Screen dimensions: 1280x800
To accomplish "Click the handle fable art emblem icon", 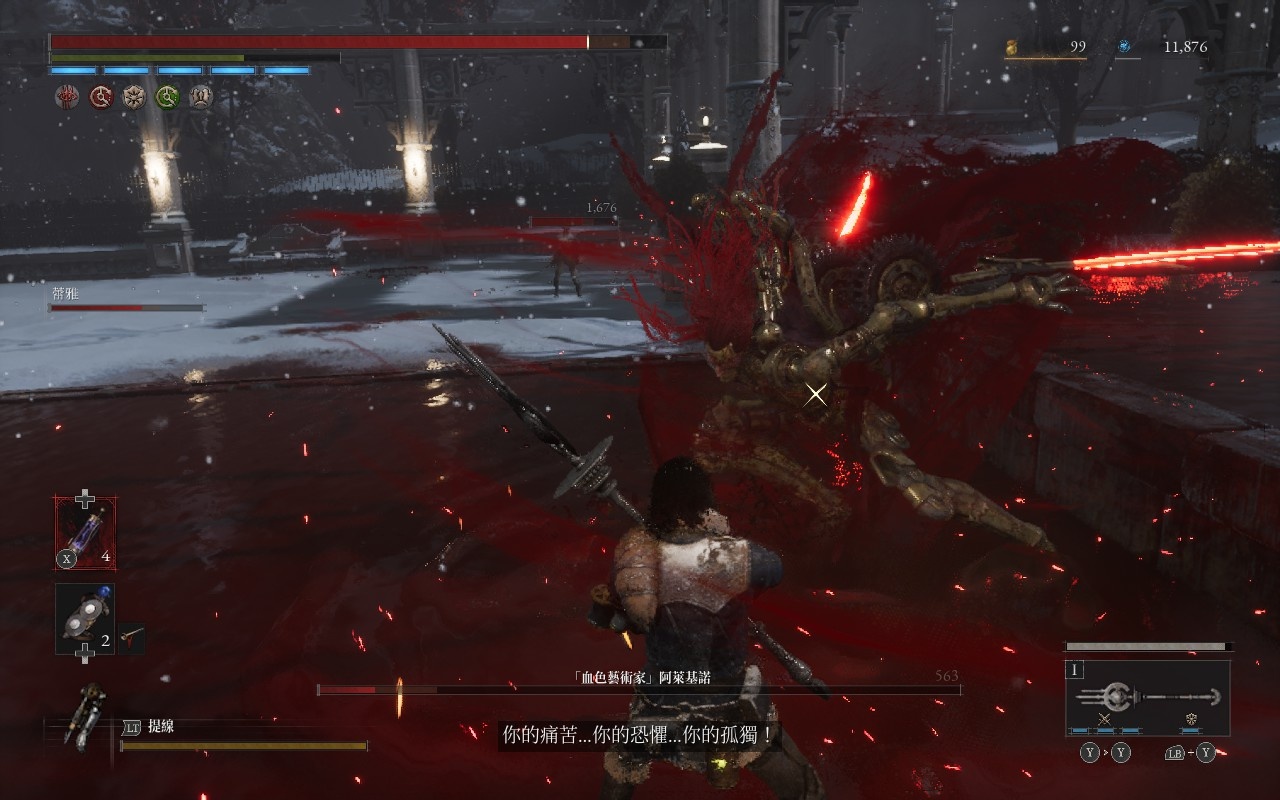I will (x=1191, y=719).
